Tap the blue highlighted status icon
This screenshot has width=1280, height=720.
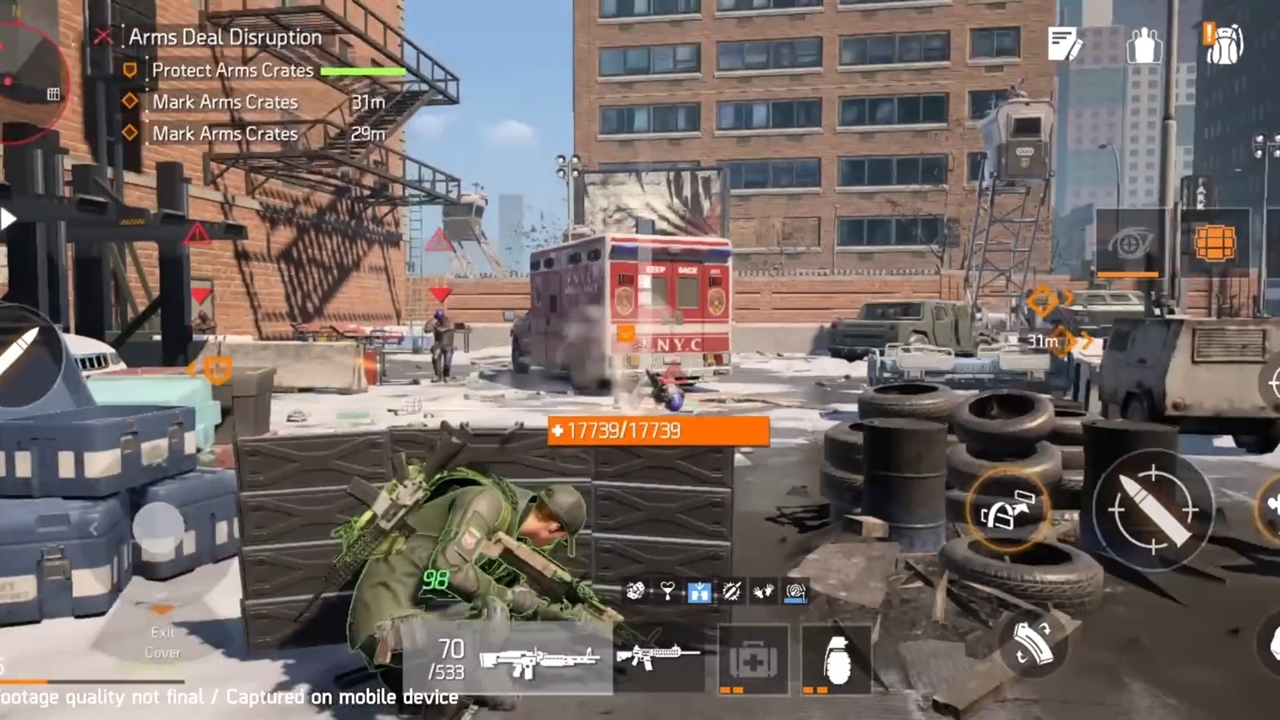[699, 592]
